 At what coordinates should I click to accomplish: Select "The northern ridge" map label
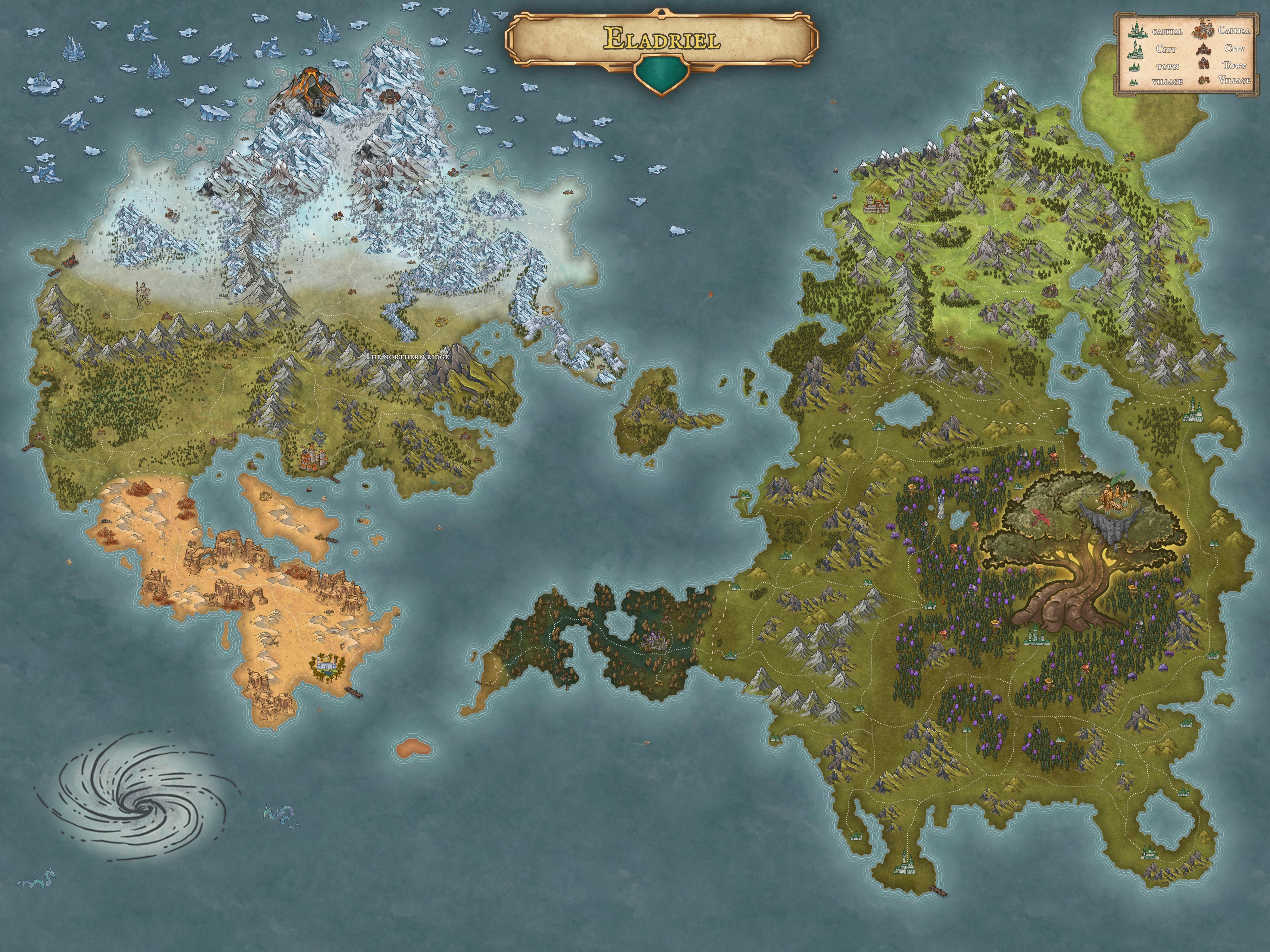pos(408,357)
